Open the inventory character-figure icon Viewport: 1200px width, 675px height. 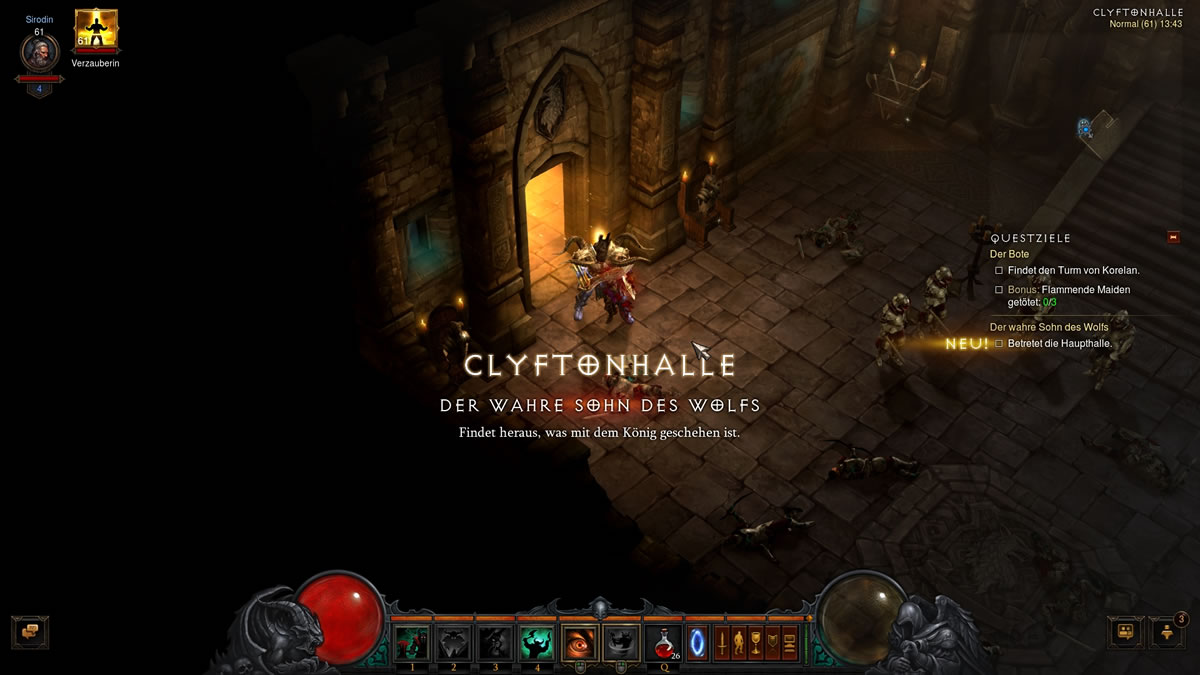tap(739, 641)
